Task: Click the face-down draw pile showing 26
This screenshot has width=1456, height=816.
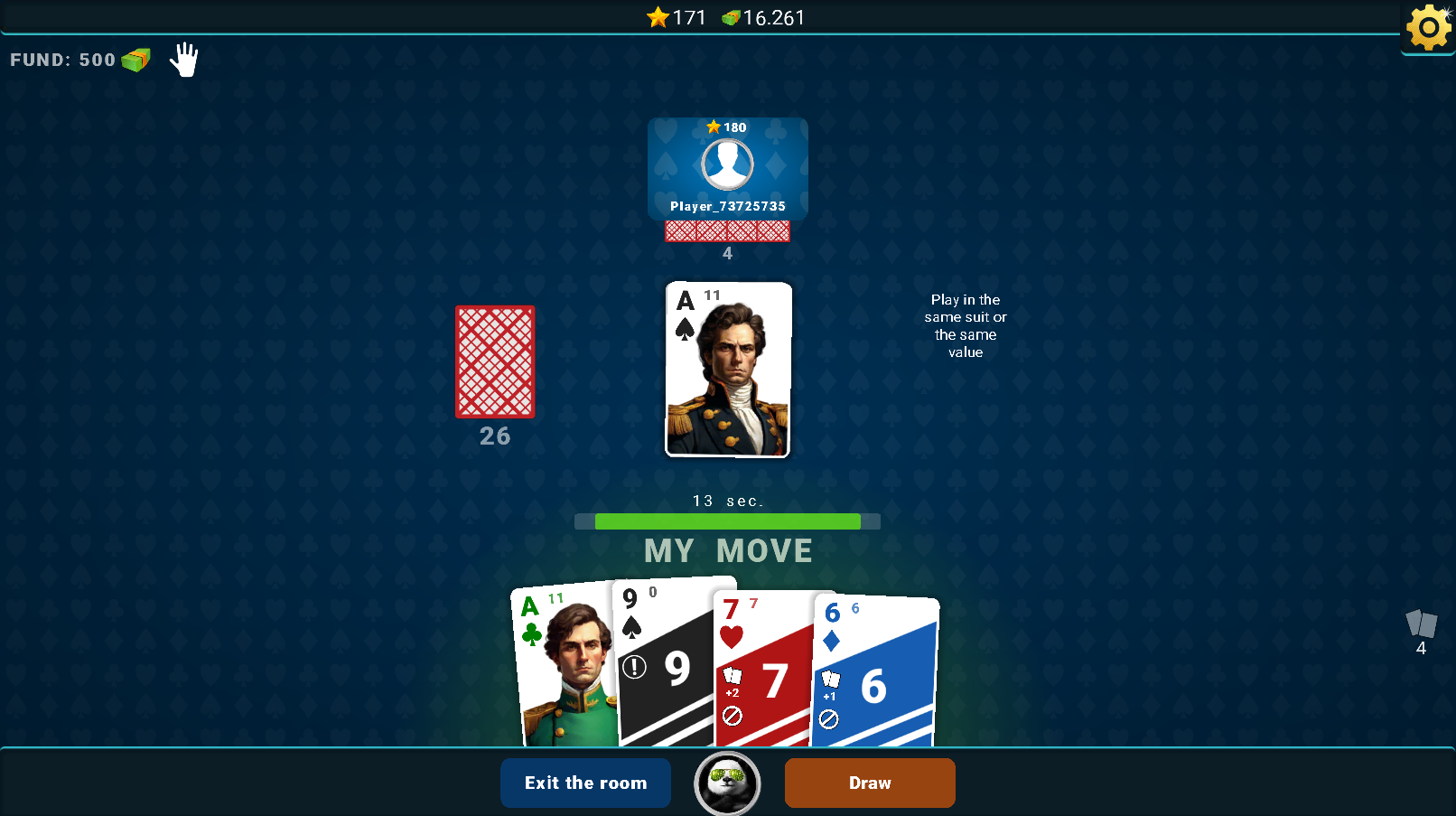Action: [x=494, y=362]
